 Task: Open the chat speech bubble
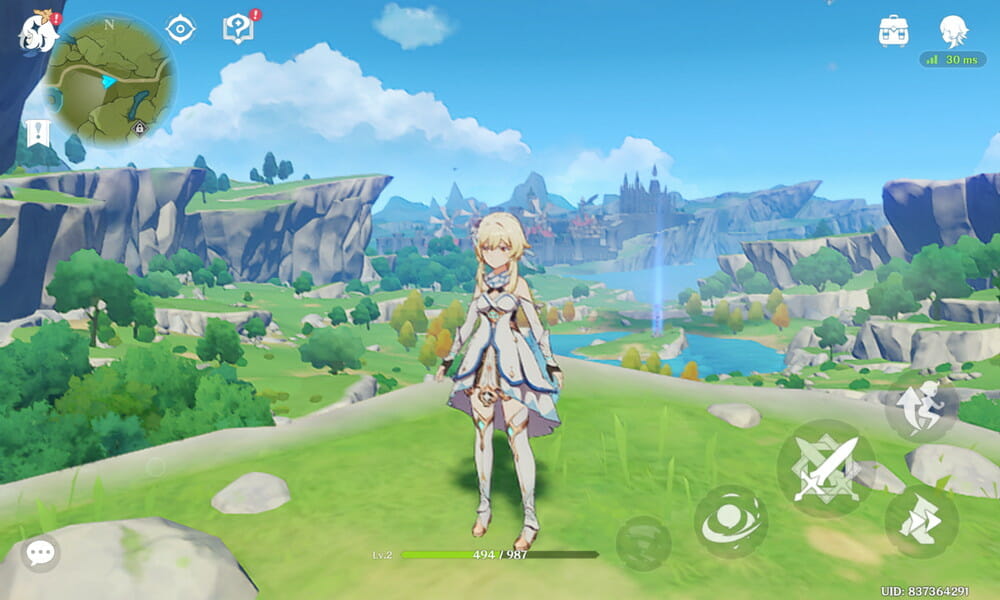pyautogui.click(x=40, y=552)
